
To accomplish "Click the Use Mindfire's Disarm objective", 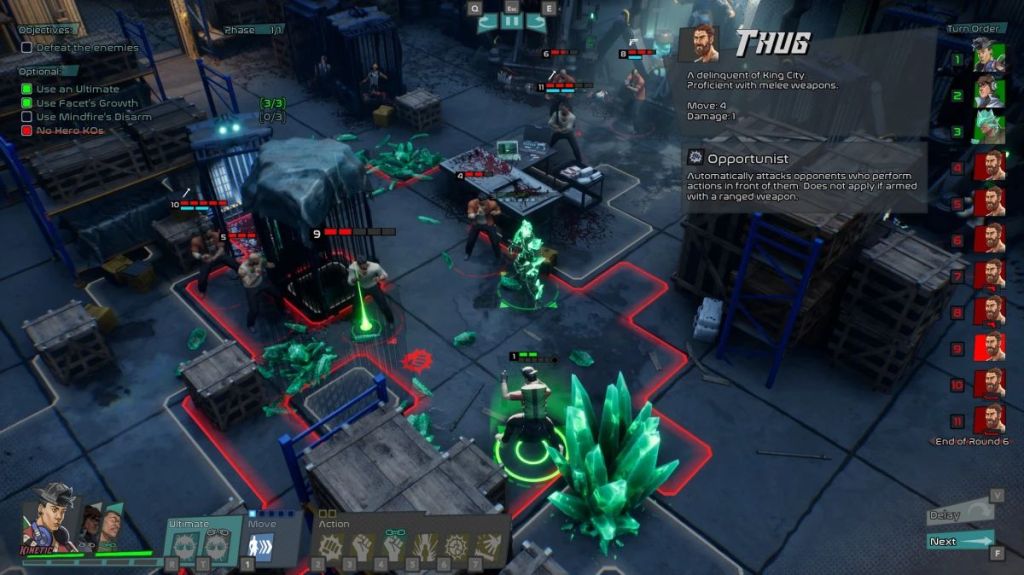I will [x=94, y=117].
